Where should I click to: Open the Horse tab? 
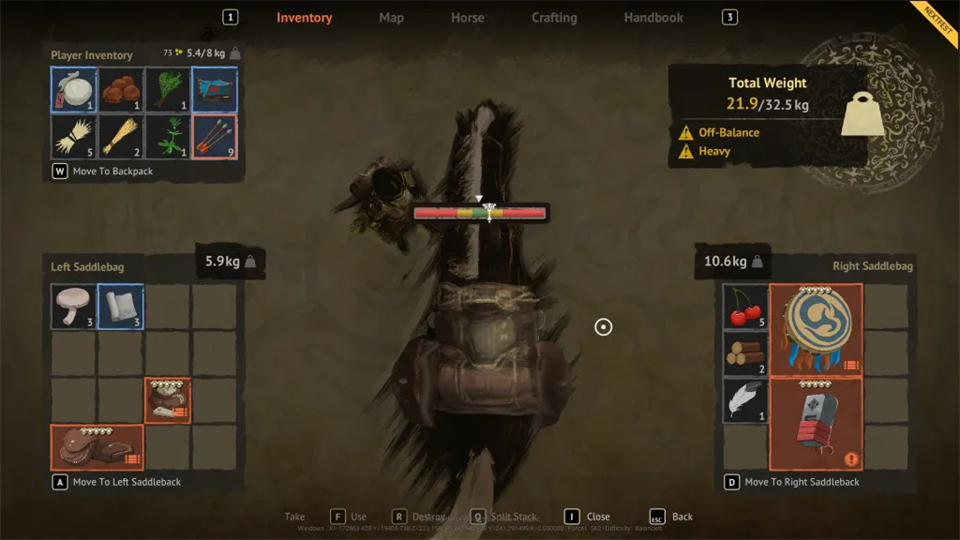pos(467,18)
